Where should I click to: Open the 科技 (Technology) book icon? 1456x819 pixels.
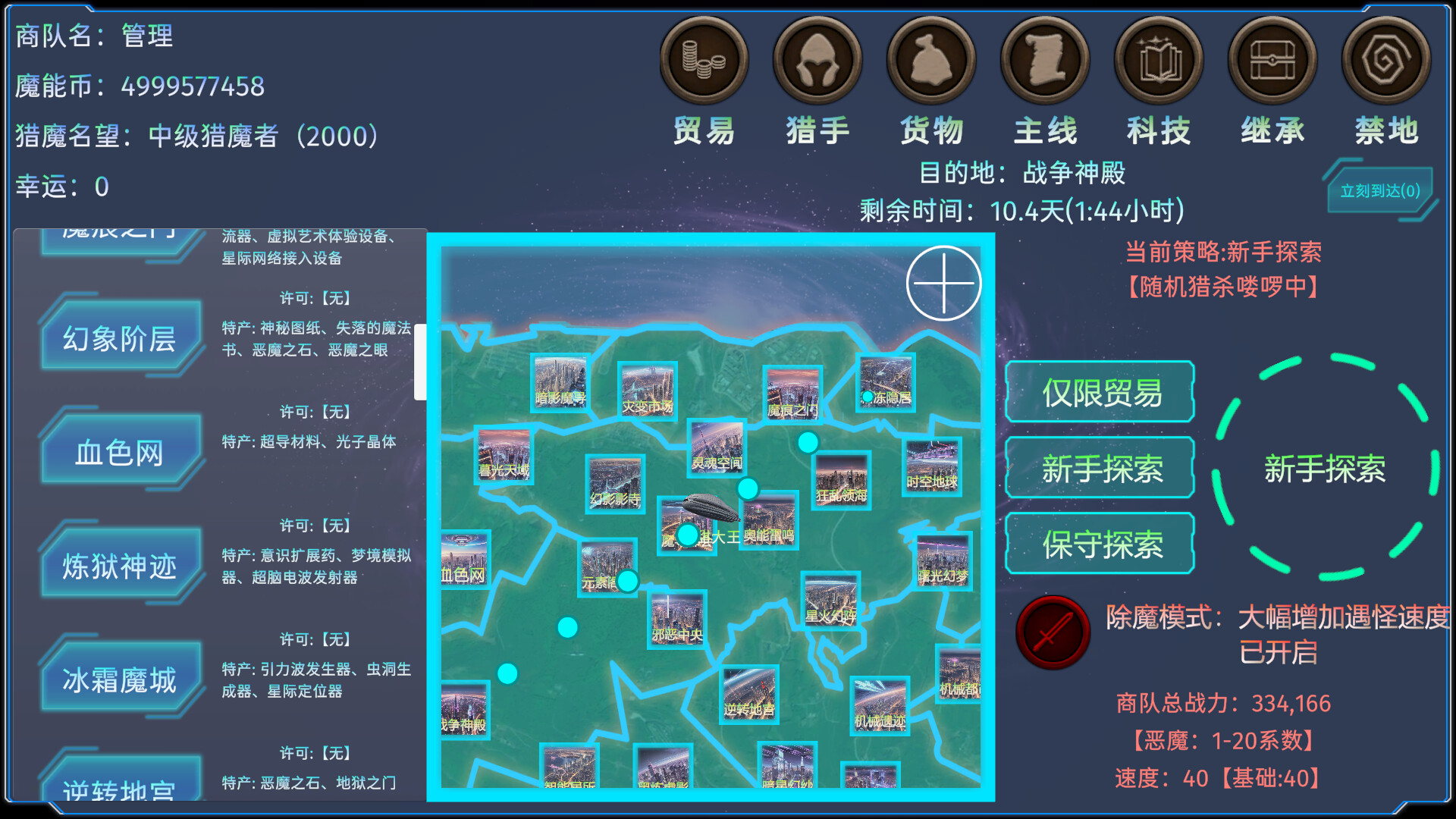tap(1159, 61)
